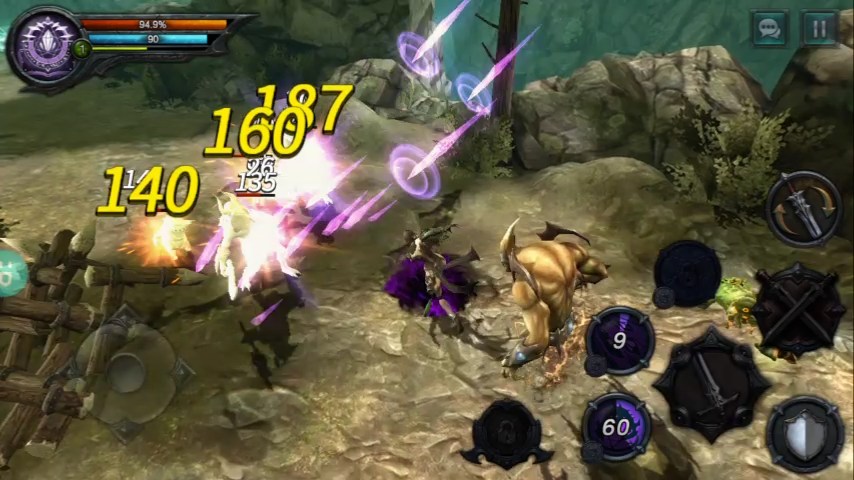This screenshot has height=480, width=854.
Task: Tap the purple crystal character portrait
Action: [x=44, y=47]
